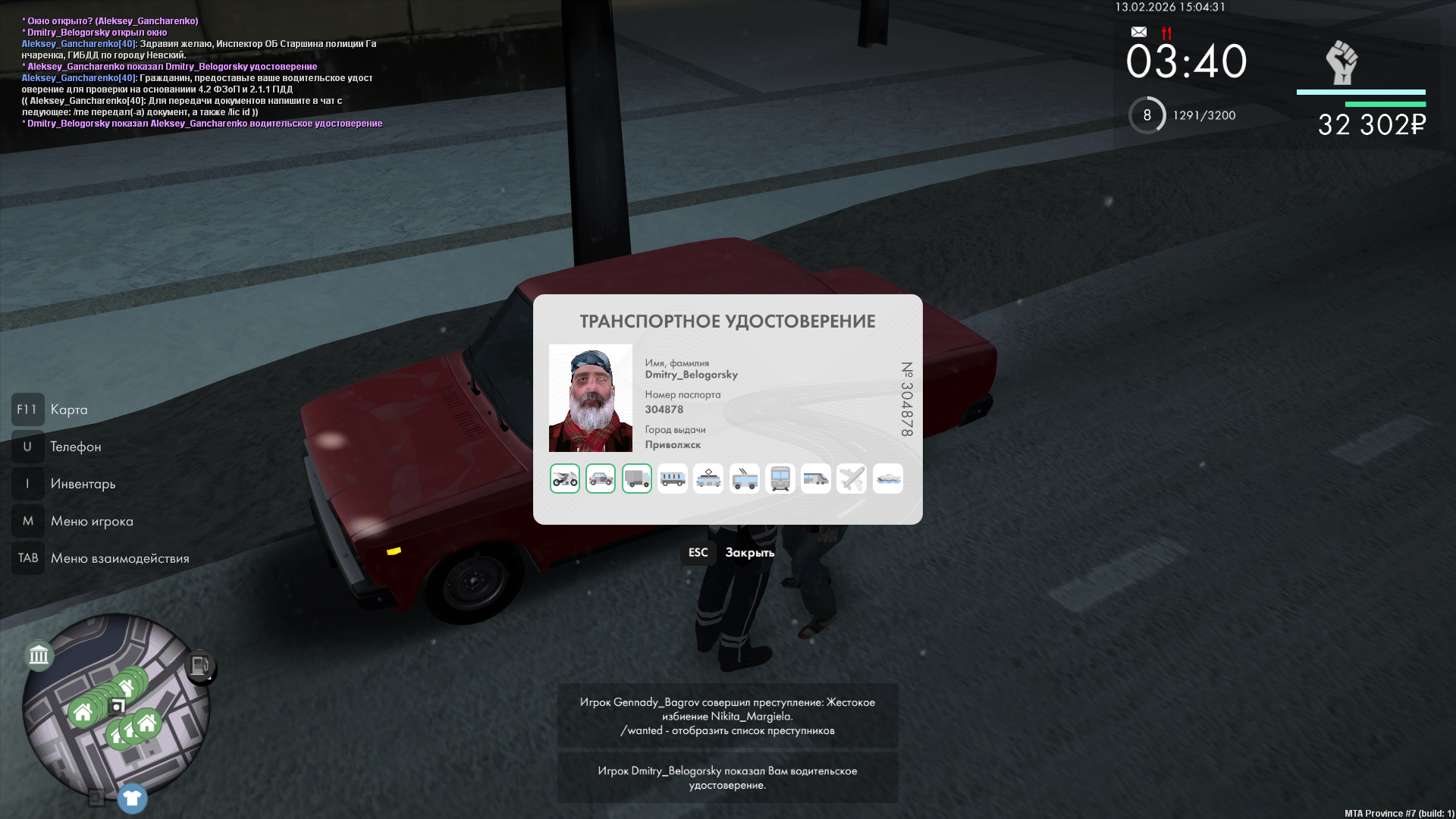Select the boat license category icon
The height and width of the screenshot is (819, 1456).
click(888, 479)
